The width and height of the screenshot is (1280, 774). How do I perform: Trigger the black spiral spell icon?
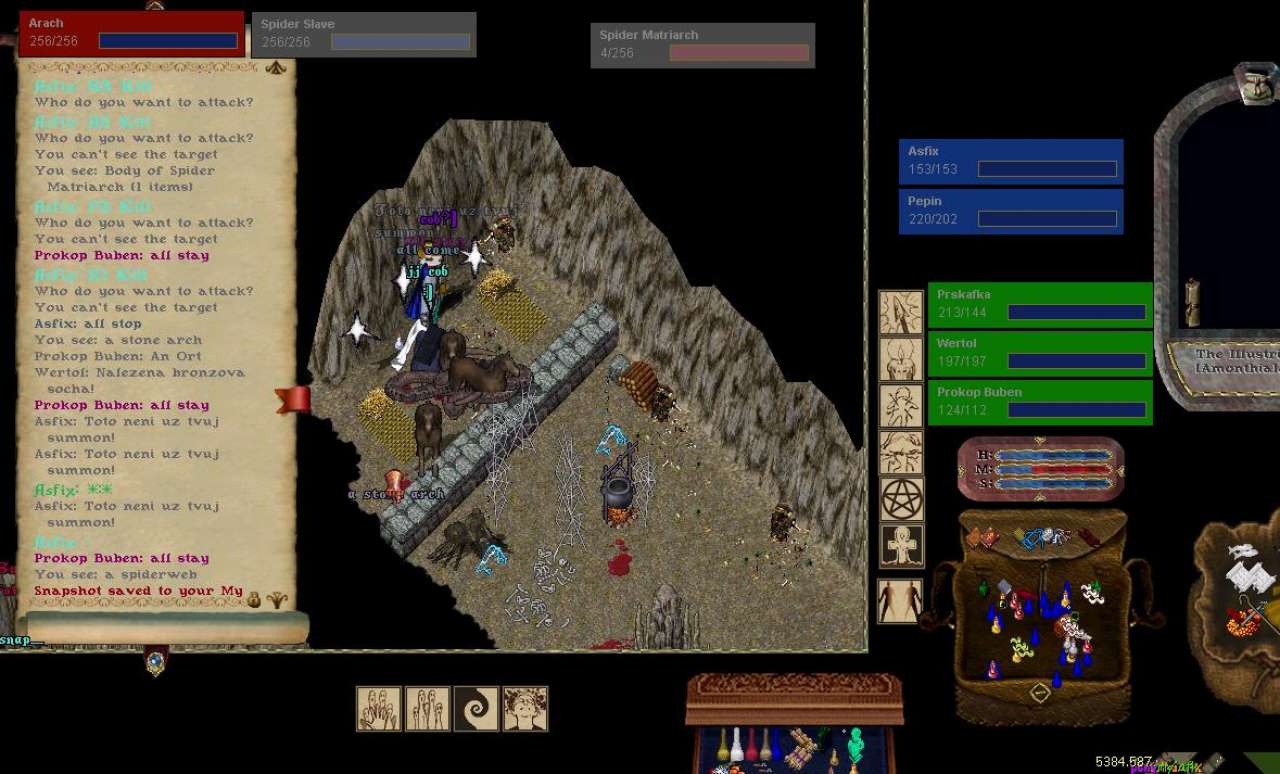(476, 708)
